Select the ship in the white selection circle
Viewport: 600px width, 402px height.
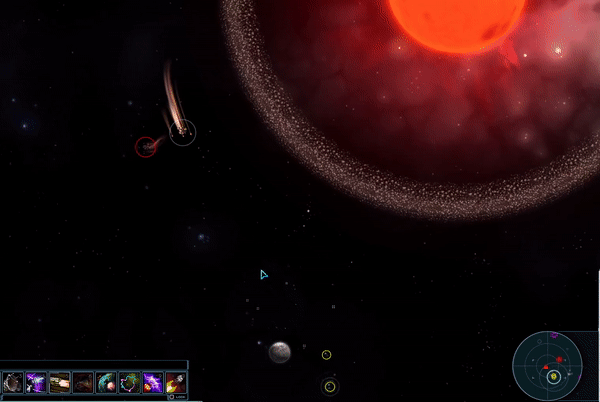click(x=182, y=131)
